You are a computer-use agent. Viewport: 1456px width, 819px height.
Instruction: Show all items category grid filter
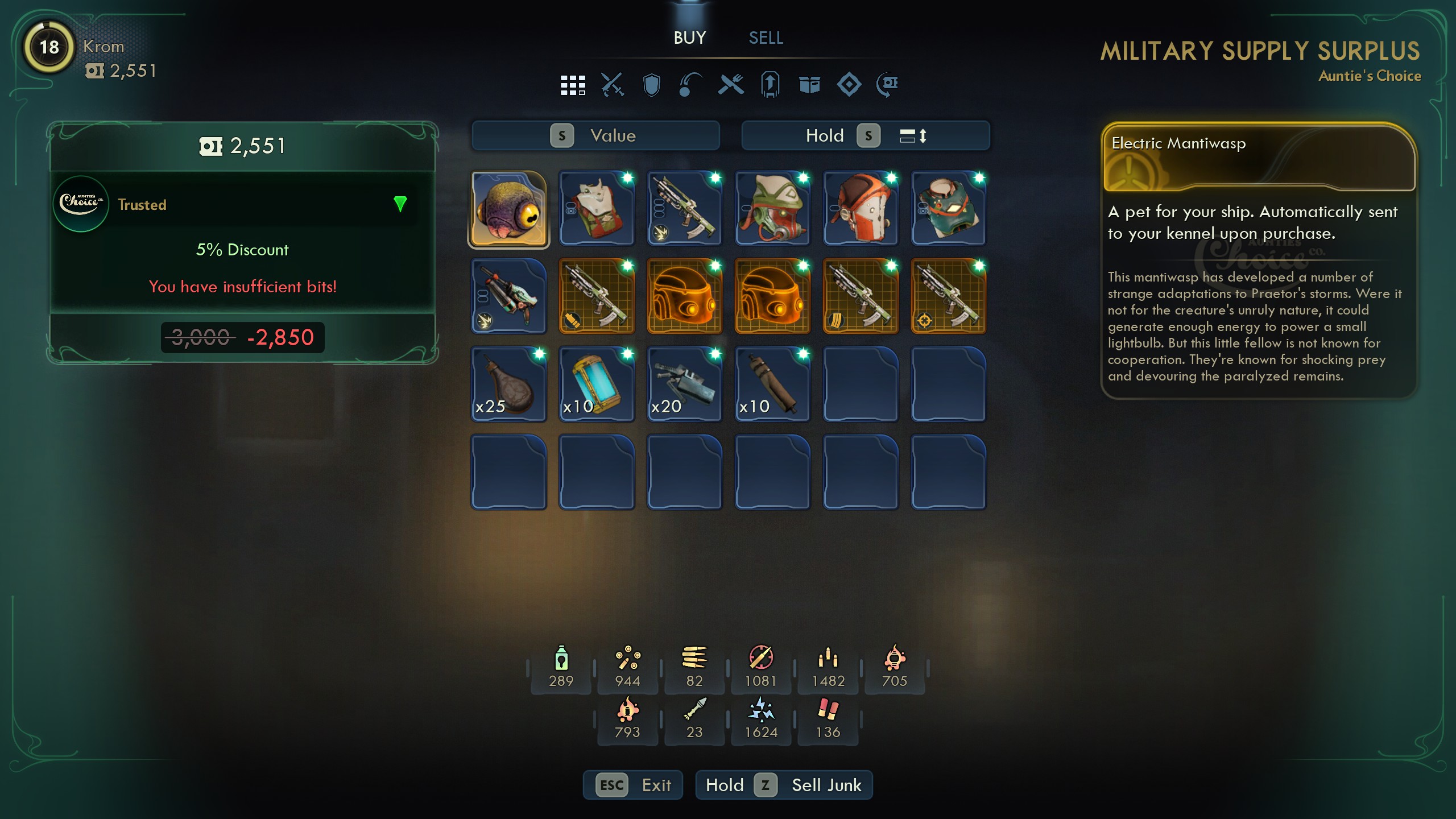(x=572, y=85)
